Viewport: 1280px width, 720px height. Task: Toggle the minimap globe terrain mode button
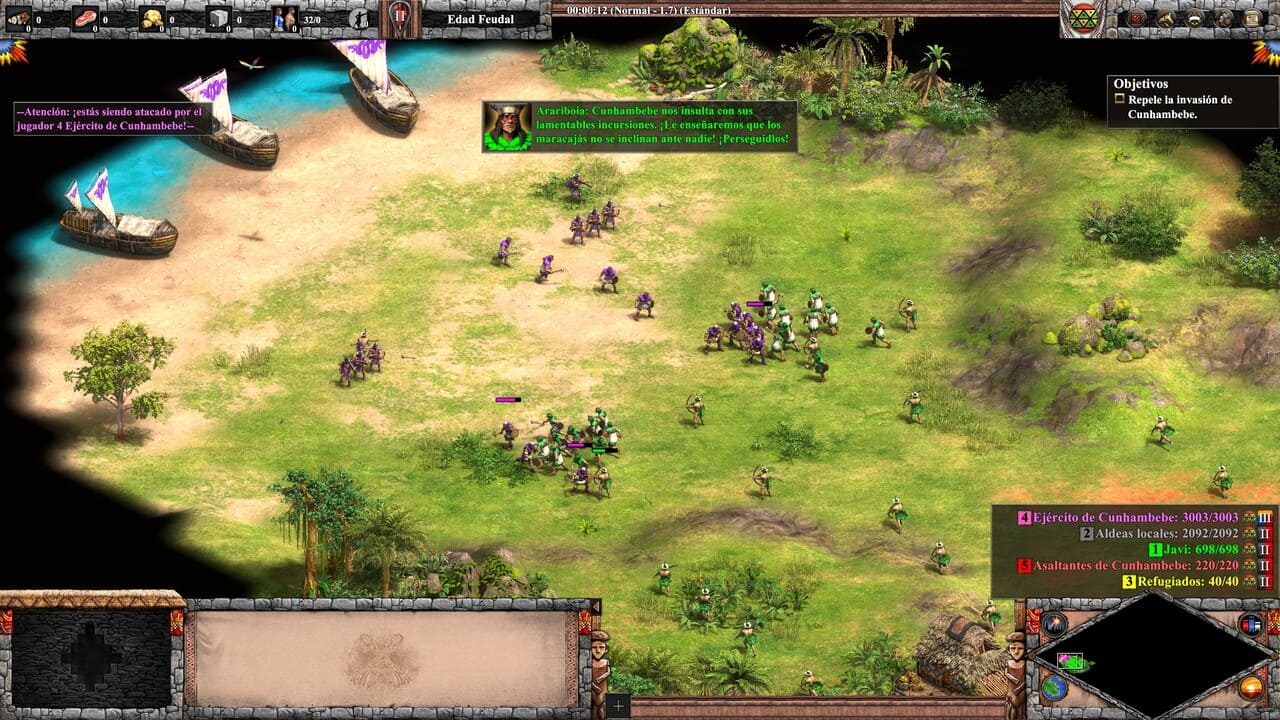click(x=1054, y=688)
